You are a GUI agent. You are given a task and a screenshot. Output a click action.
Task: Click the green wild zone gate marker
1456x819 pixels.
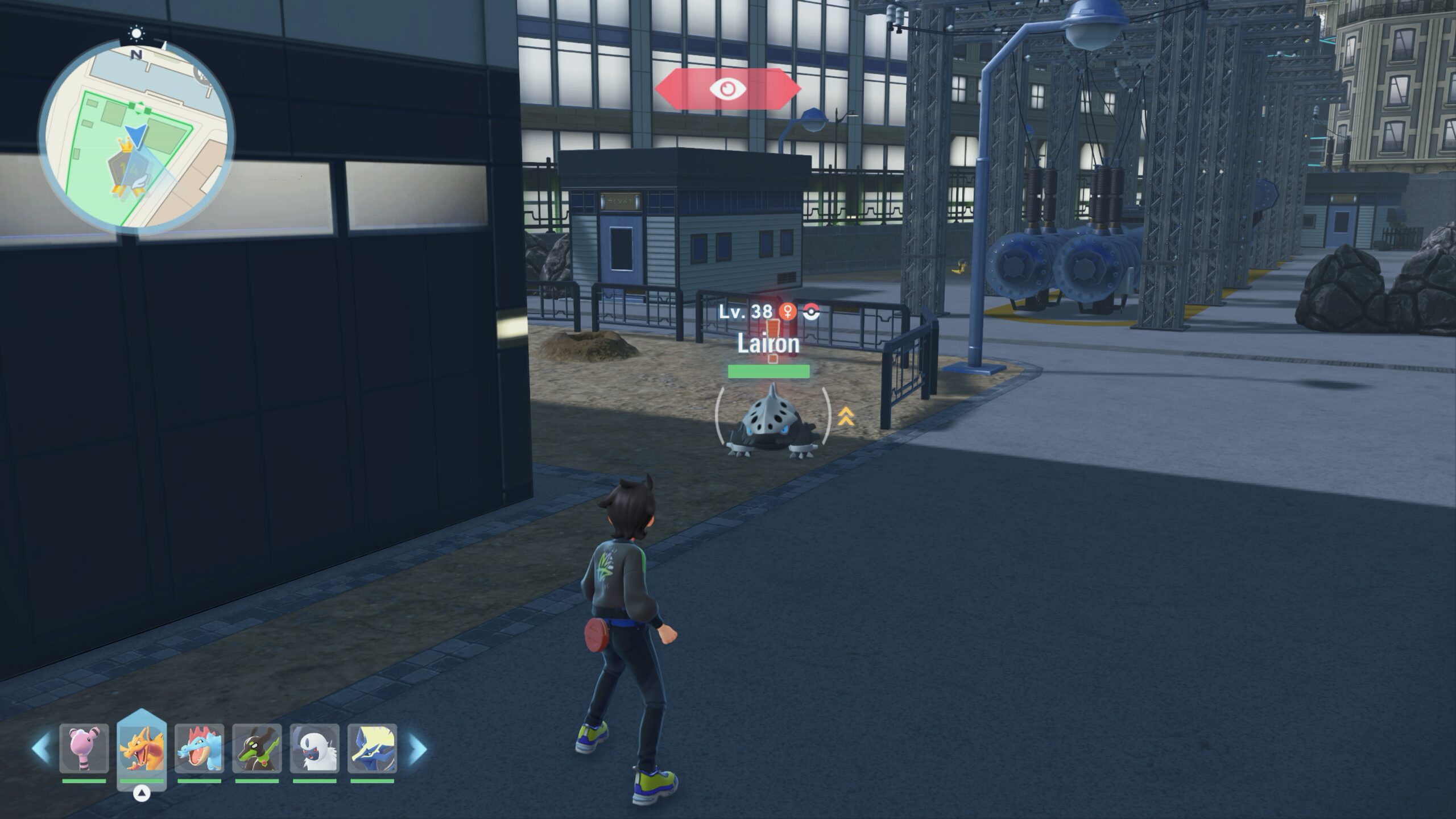139,106
